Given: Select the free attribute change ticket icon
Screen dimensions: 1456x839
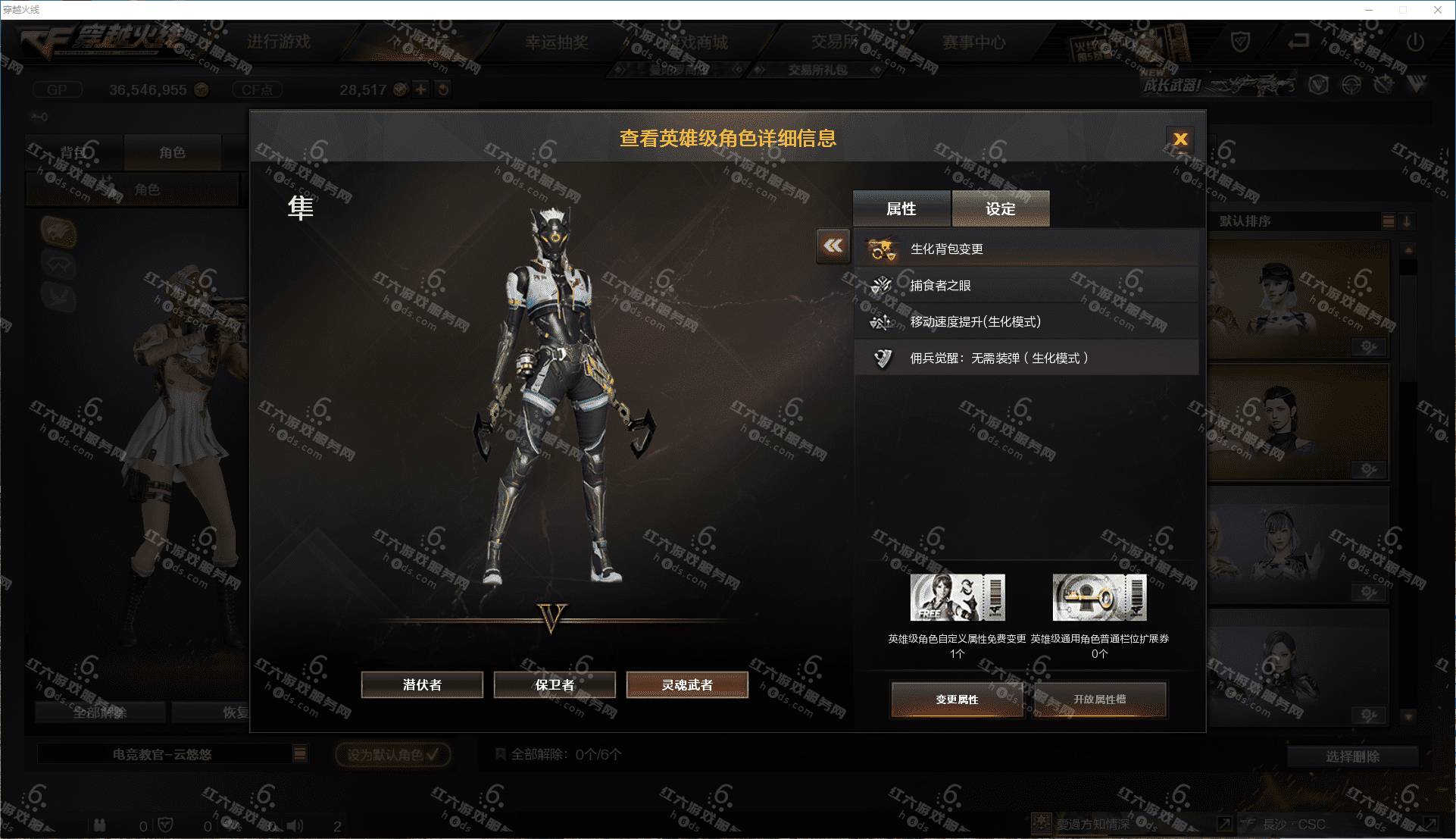Looking at the screenshot, I should coord(957,597).
